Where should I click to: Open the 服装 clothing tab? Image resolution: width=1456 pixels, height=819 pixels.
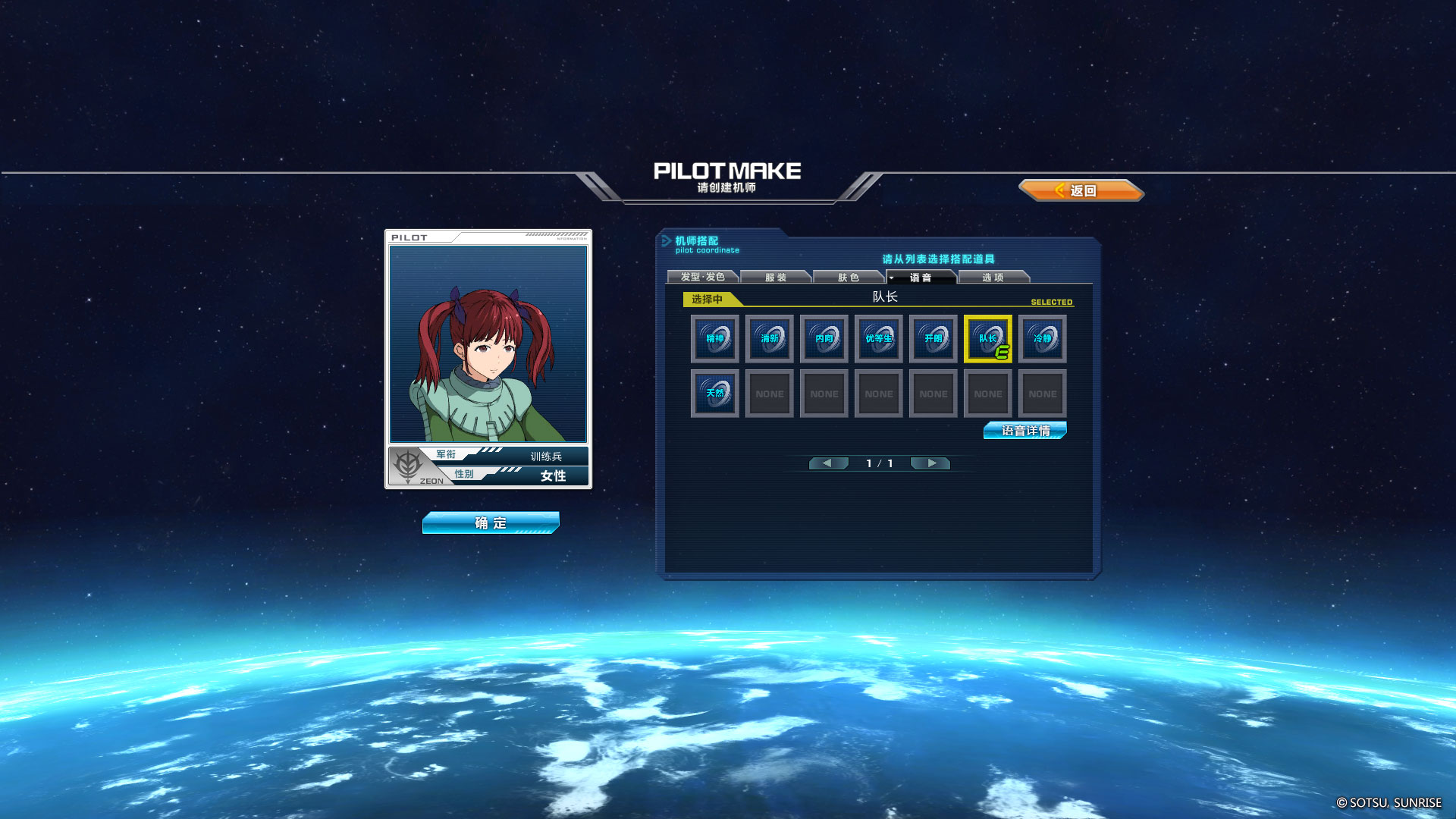click(x=775, y=278)
